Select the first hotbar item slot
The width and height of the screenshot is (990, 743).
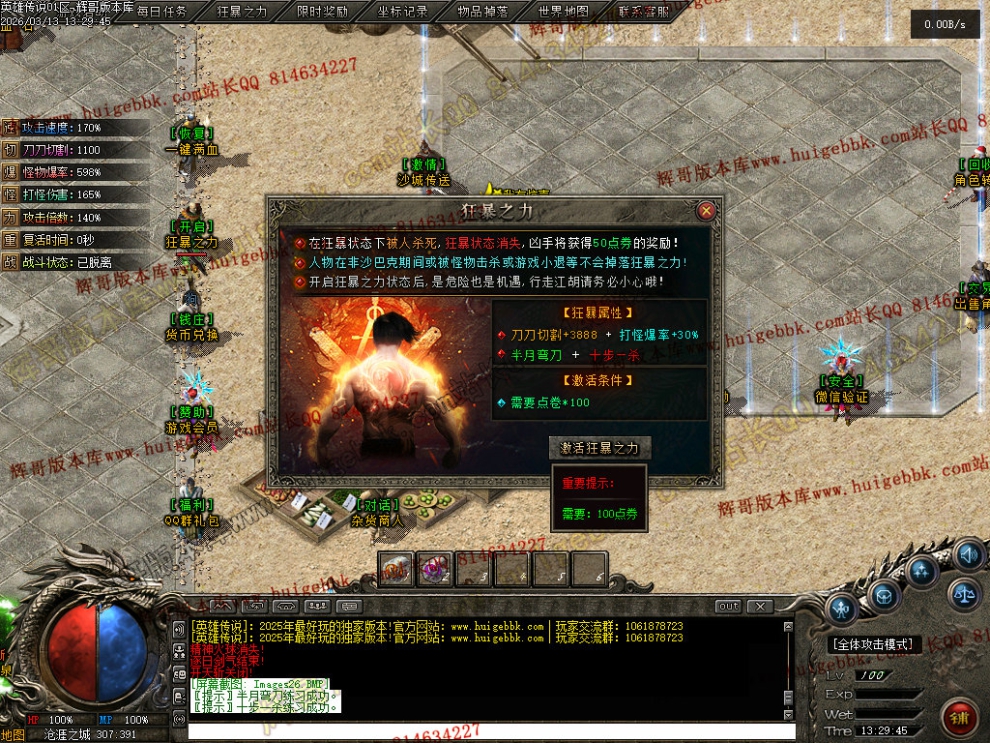tap(396, 569)
